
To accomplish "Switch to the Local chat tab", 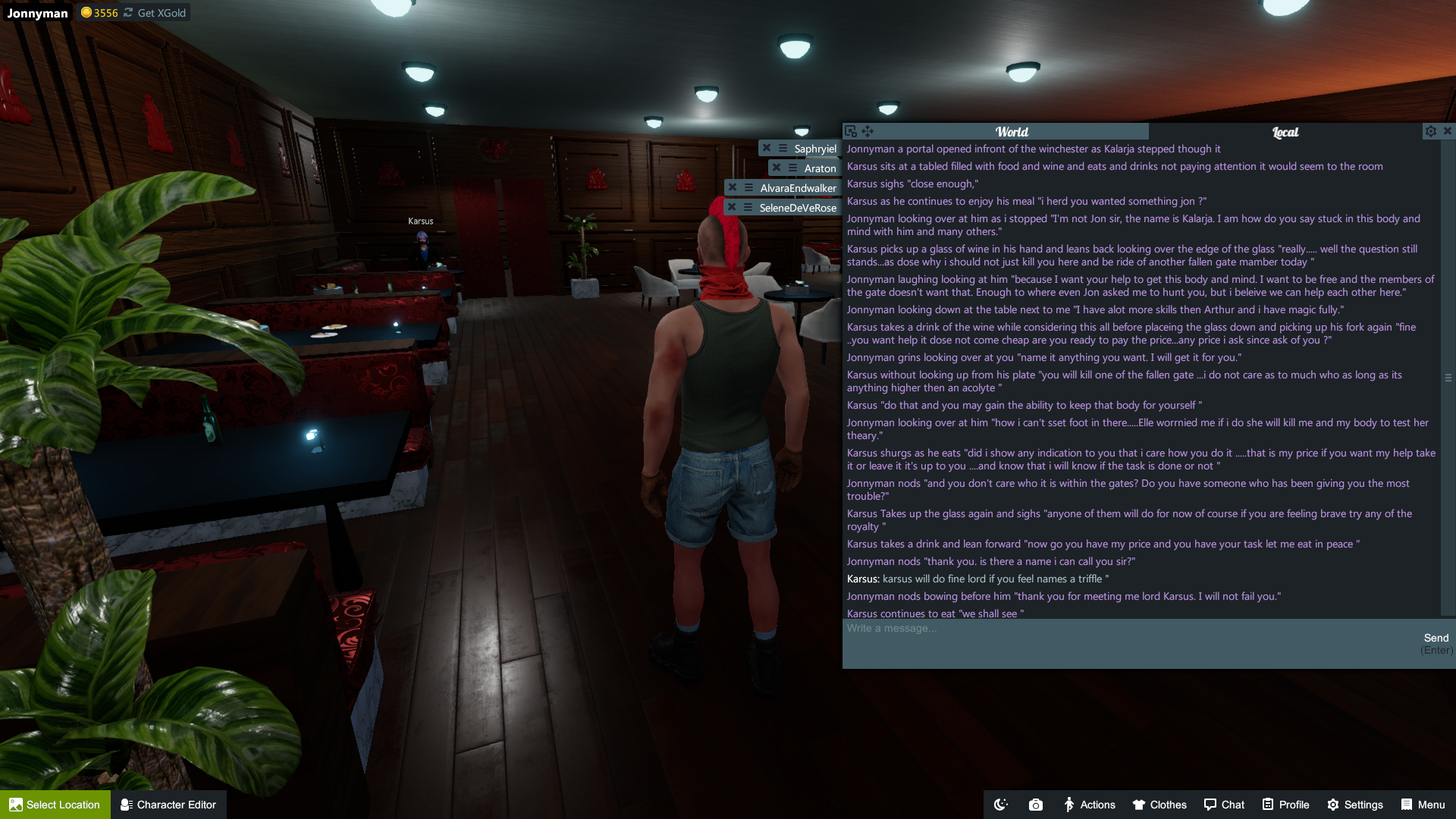I will 1285,132.
